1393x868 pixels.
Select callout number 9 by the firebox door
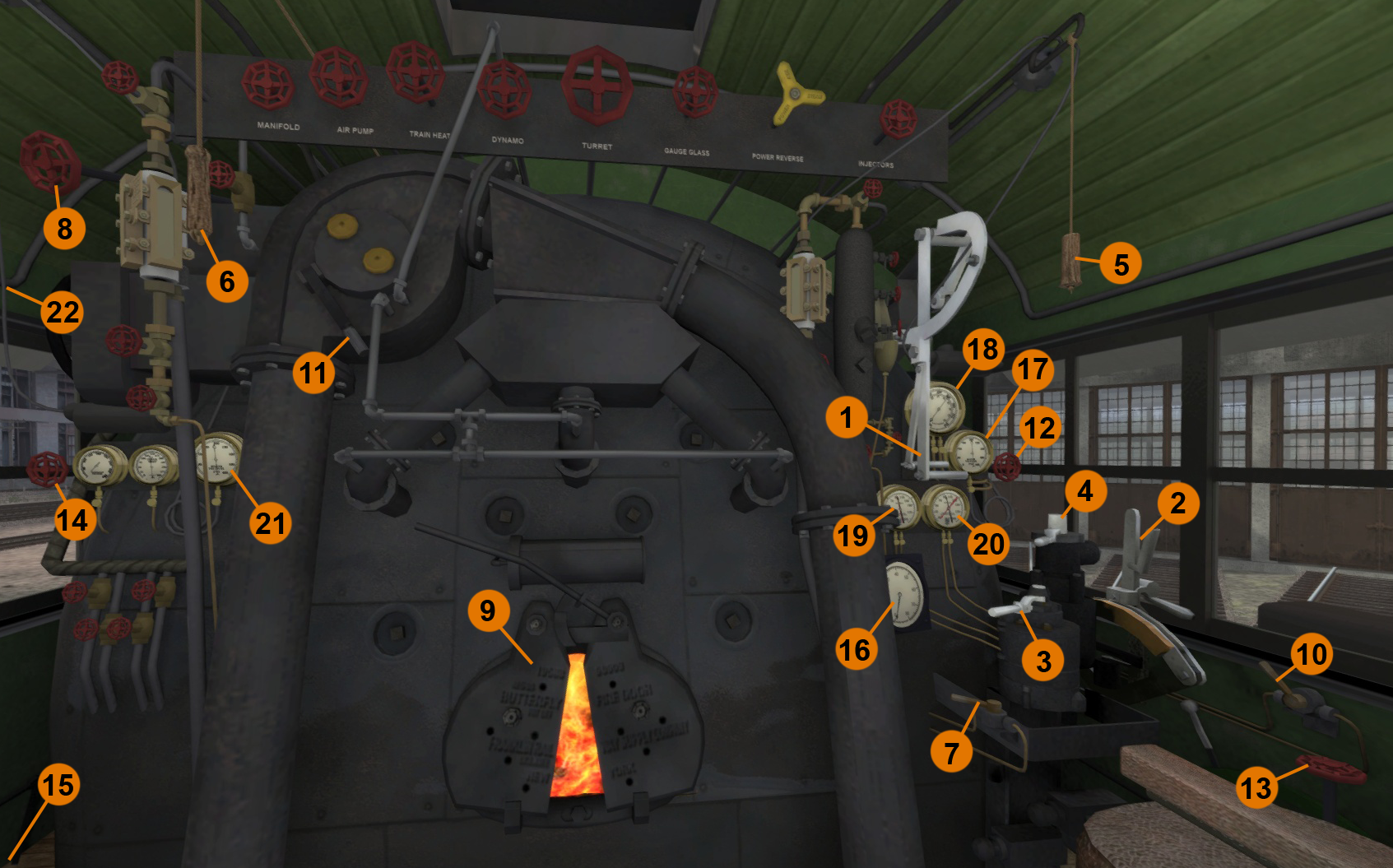(488, 610)
